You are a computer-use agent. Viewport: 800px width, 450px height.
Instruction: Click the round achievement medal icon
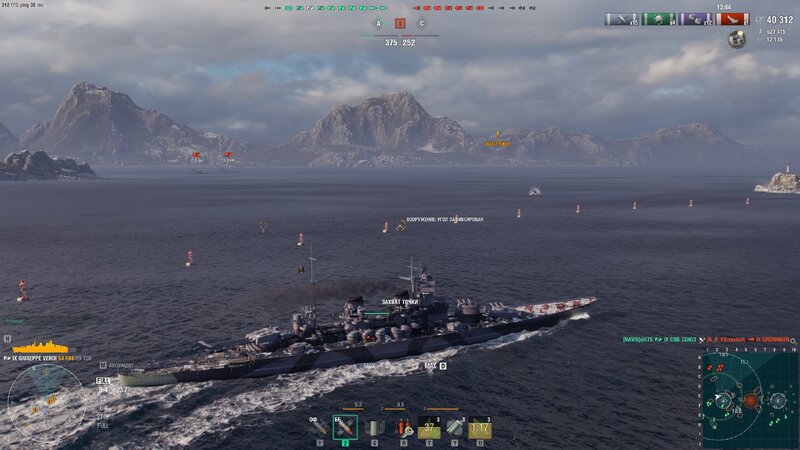click(x=737, y=39)
